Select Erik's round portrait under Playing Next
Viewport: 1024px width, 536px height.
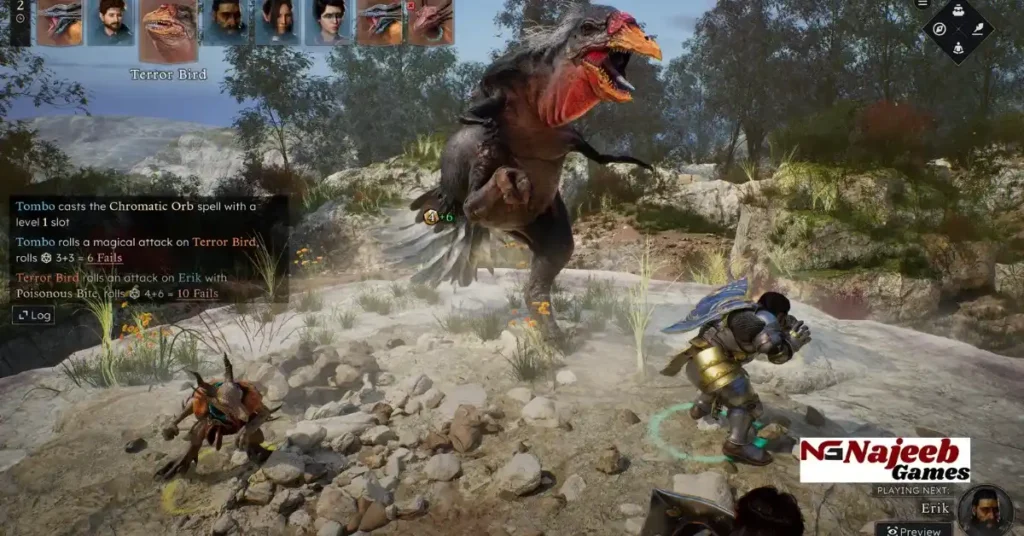984,508
